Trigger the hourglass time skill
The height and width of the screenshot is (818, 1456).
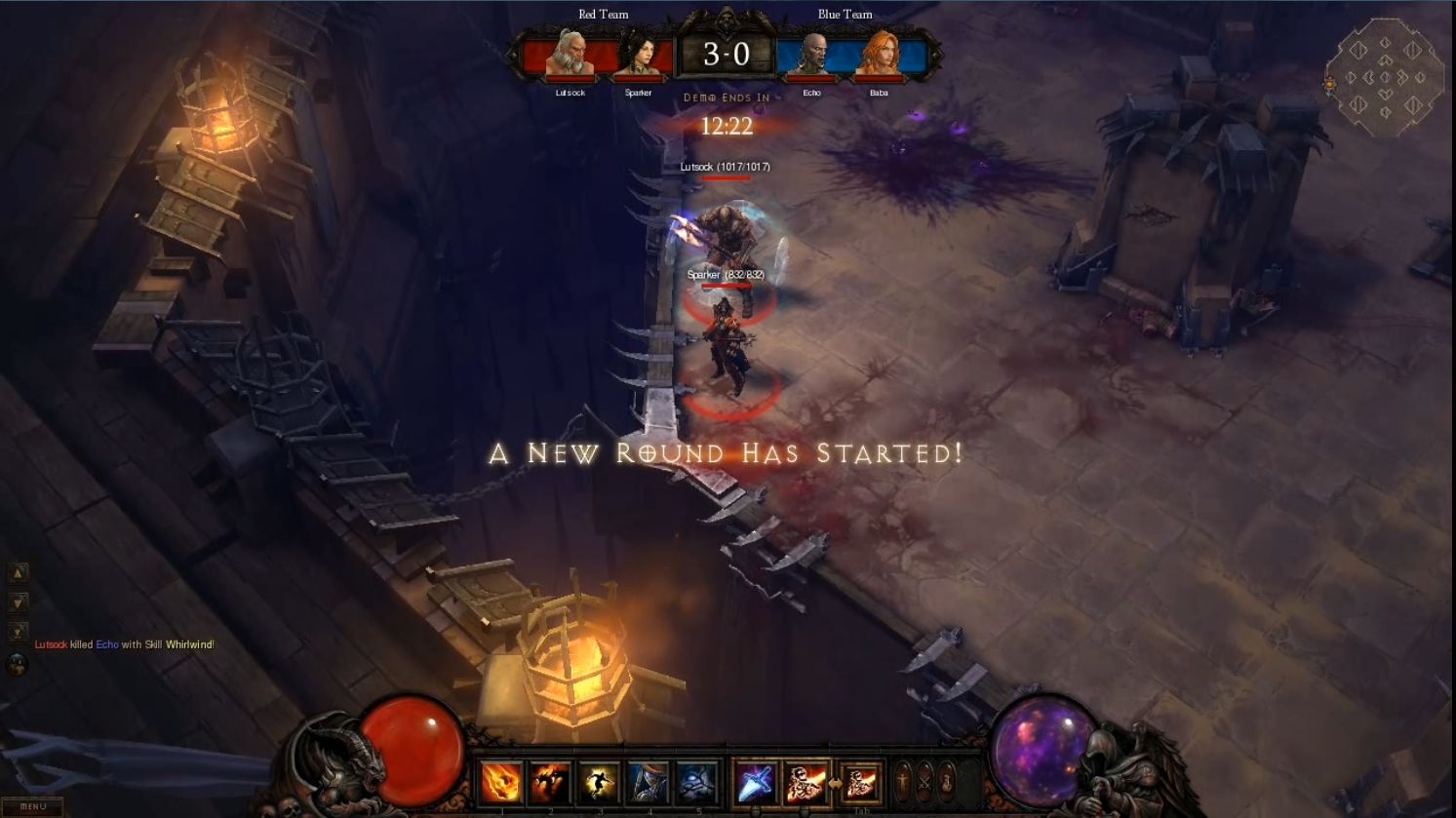[x=648, y=782]
